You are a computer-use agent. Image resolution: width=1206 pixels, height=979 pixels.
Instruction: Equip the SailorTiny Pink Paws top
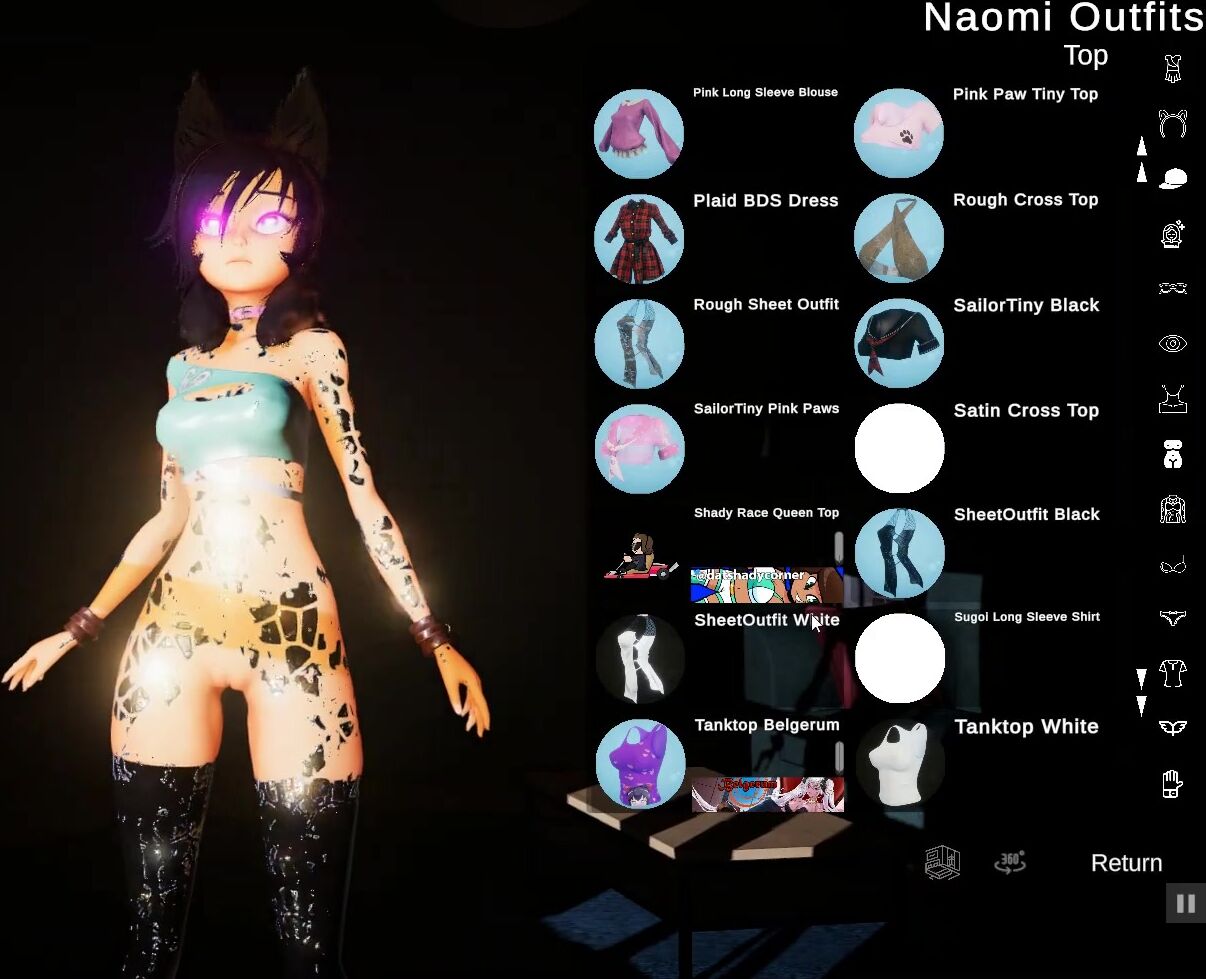[639, 449]
